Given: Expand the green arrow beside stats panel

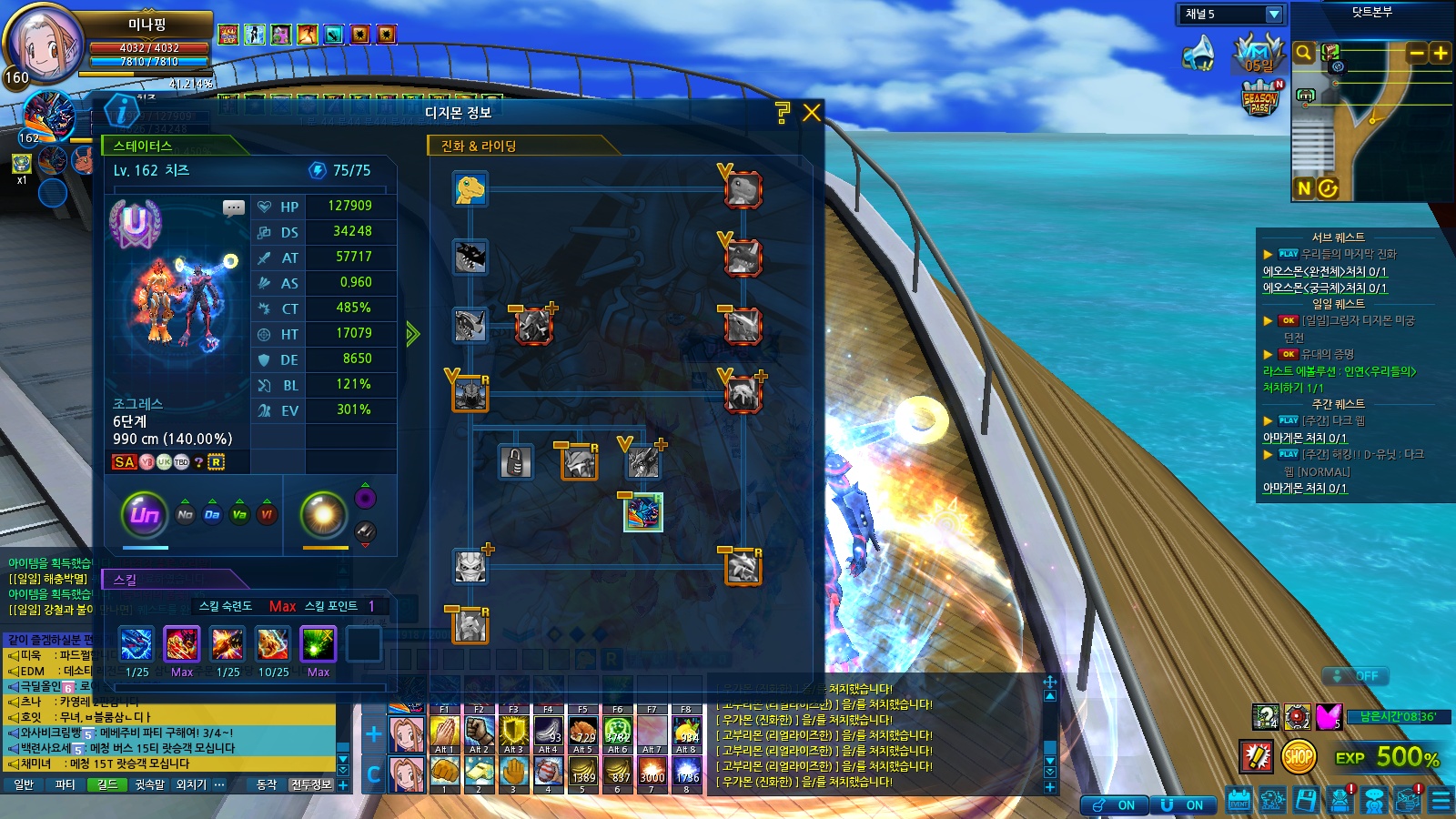Looking at the screenshot, I should pyautogui.click(x=412, y=334).
